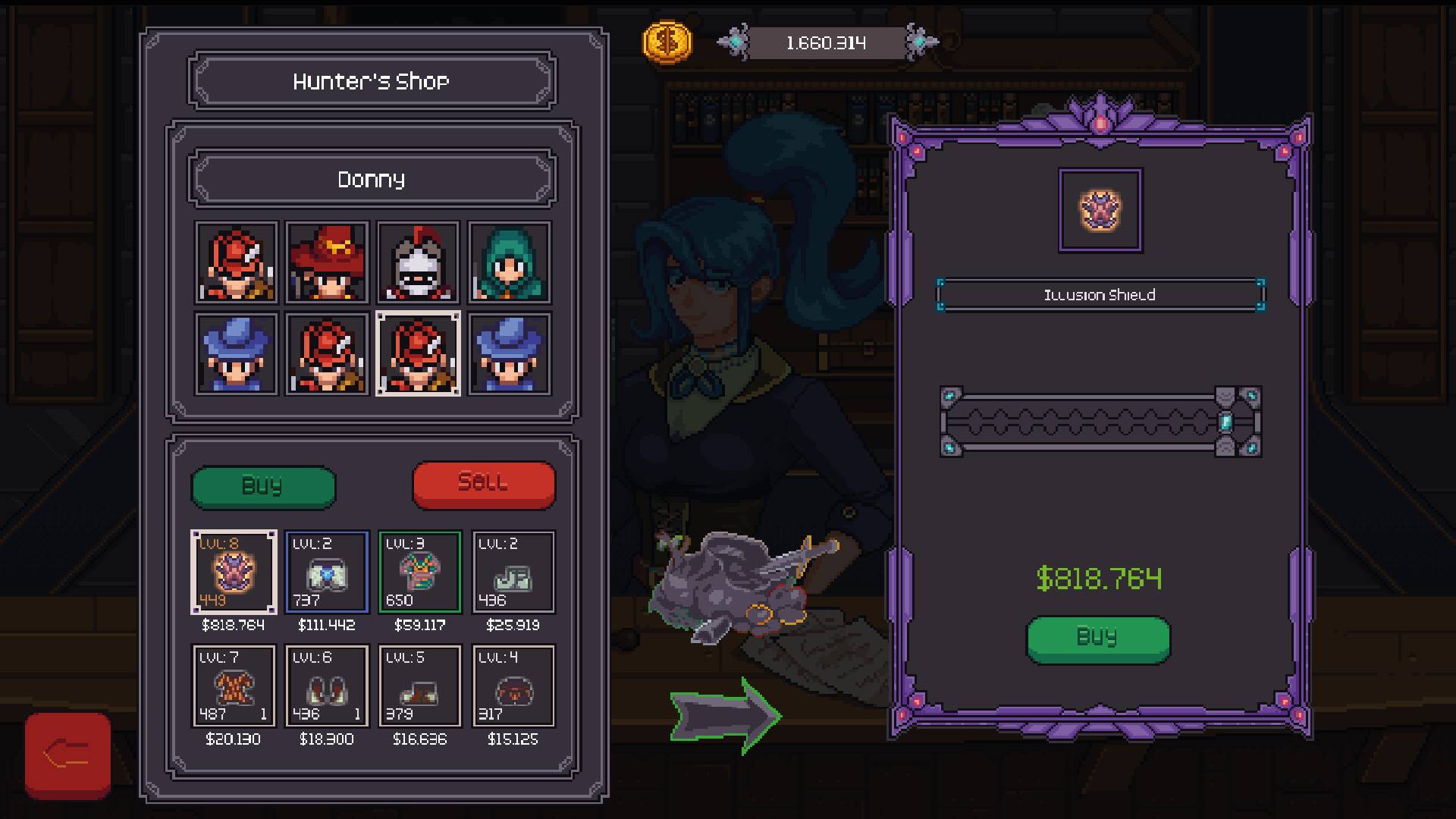Select the knight helmet character portrait

pos(419,263)
